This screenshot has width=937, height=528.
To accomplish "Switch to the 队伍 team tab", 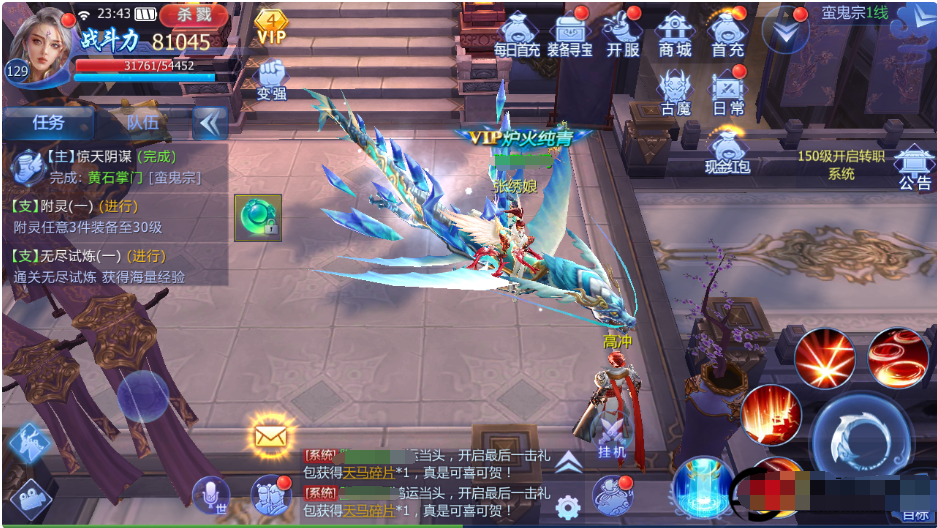I will (142, 122).
